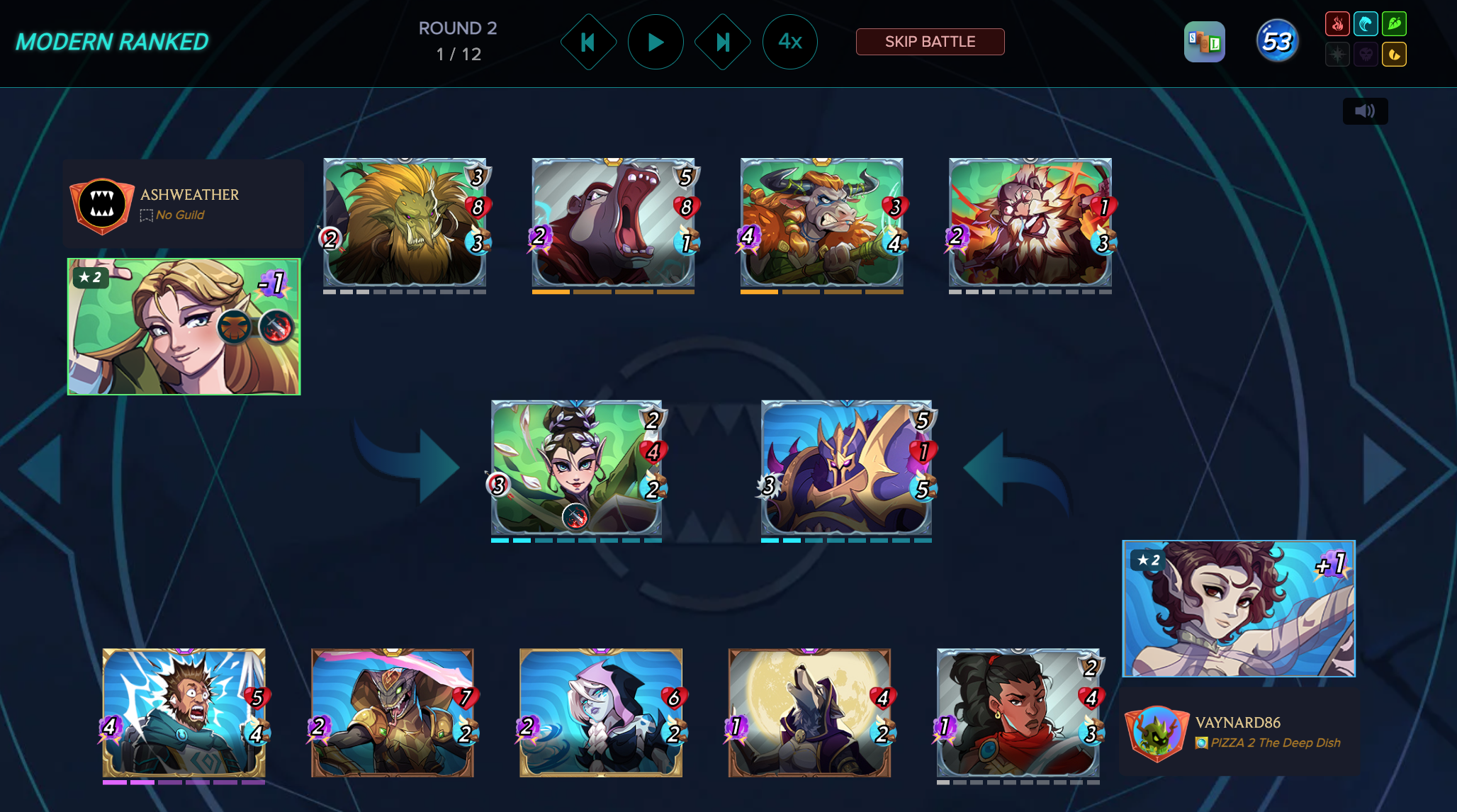This screenshot has height=812, width=1457.
Task: View the blonde elf summoner card
Action: point(184,327)
